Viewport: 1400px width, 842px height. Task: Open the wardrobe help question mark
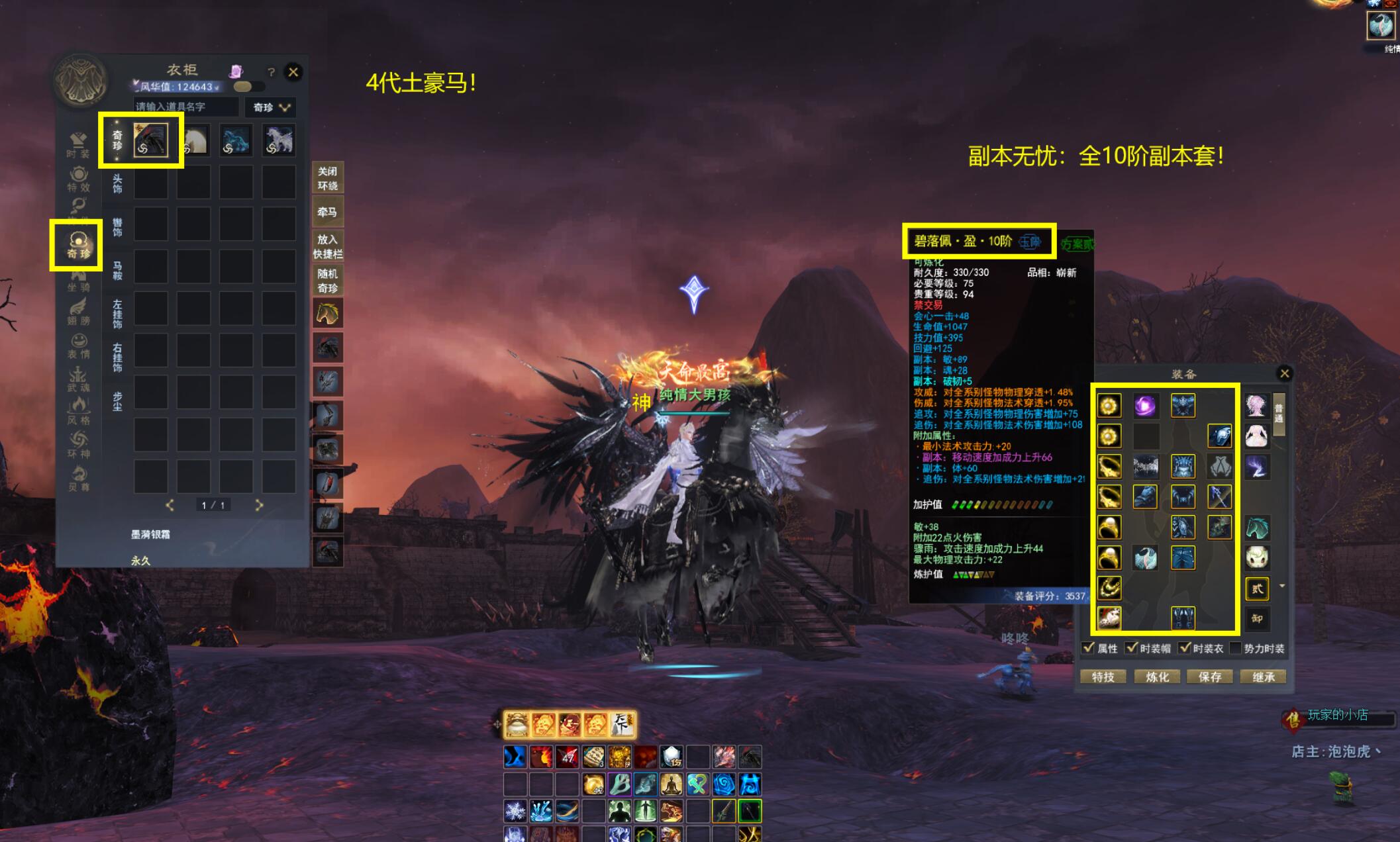coord(271,72)
